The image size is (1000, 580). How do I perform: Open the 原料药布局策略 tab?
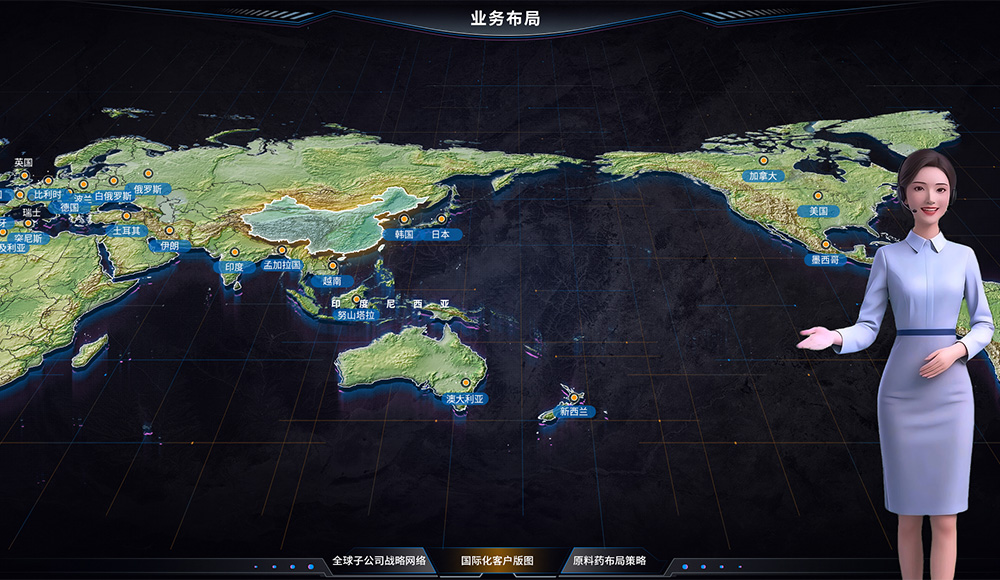(610, 561)
